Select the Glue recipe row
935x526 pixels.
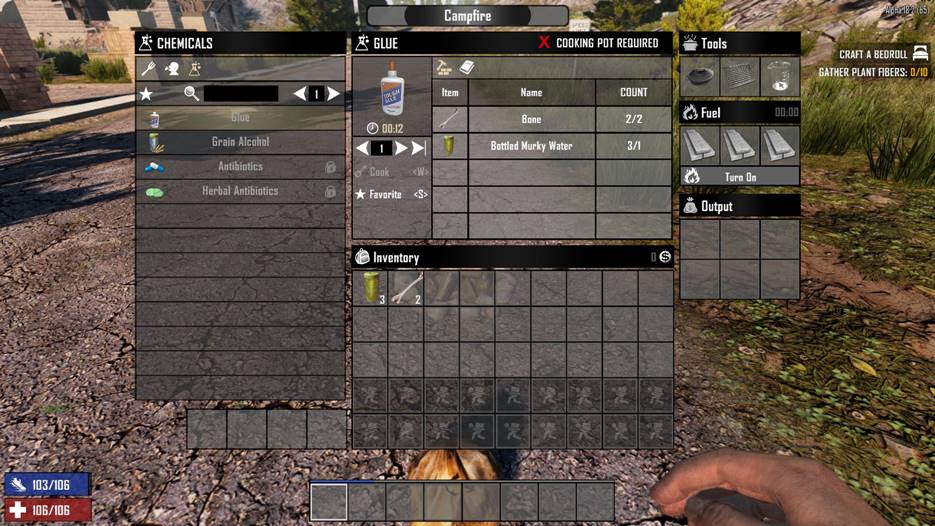click(x=240, y=118)
